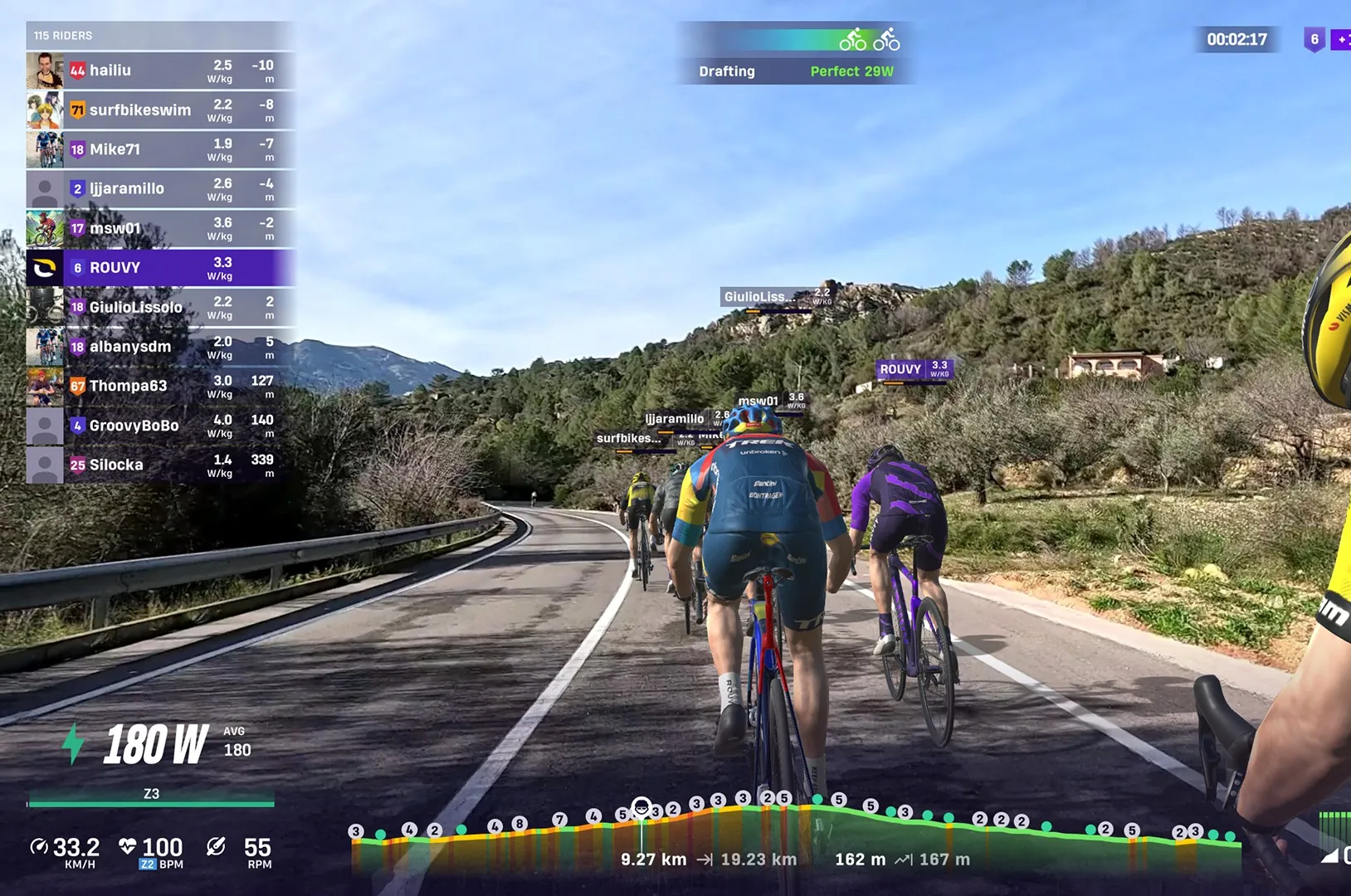Select the ROUVY name tag above rider
This screenshot has width=1351, height=896.
[913, 369]
